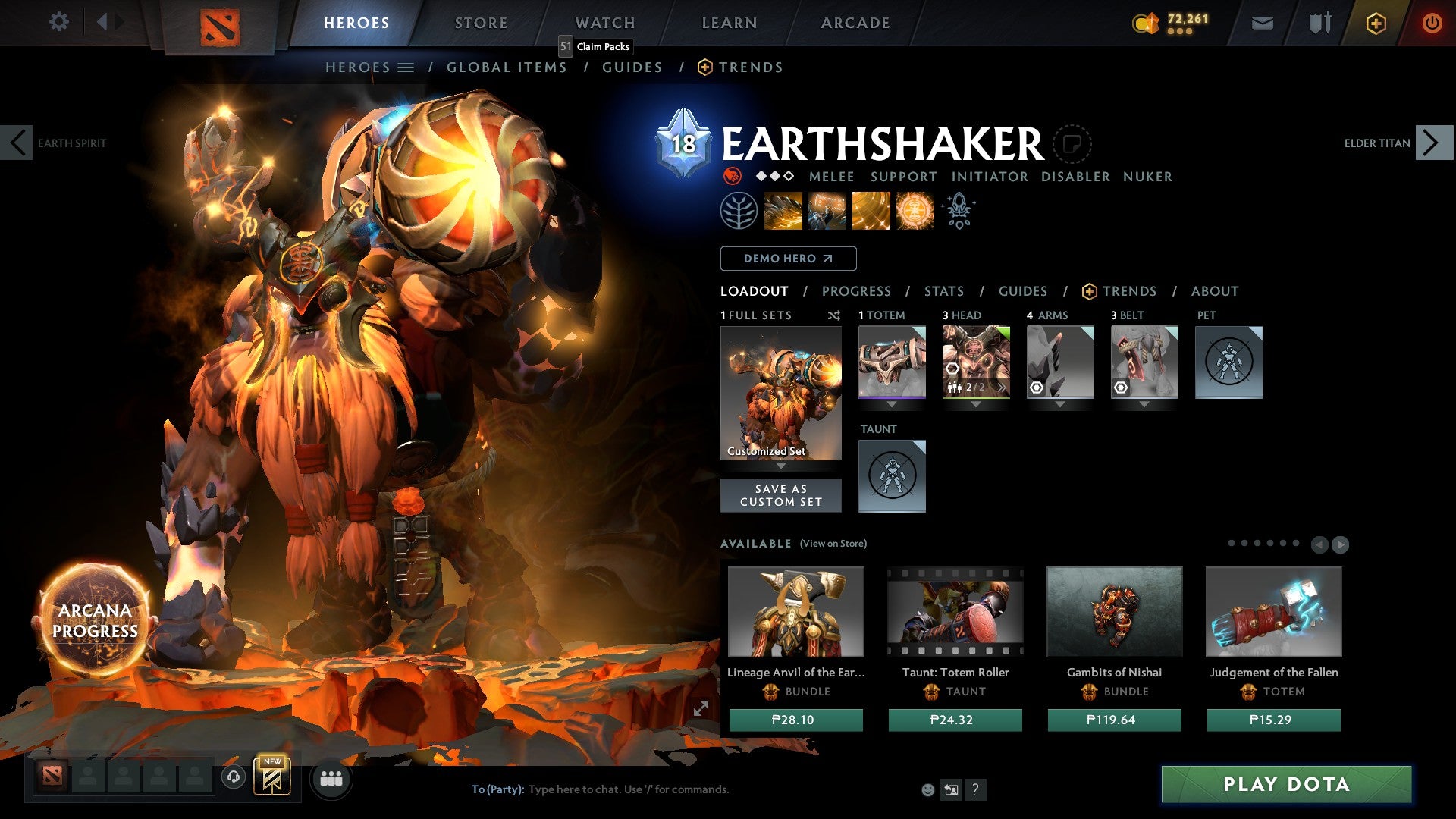Toggle the chat emoticon panel
Image resolution: width=1456 pixels, height=819 pixels.
pos(927,789)
